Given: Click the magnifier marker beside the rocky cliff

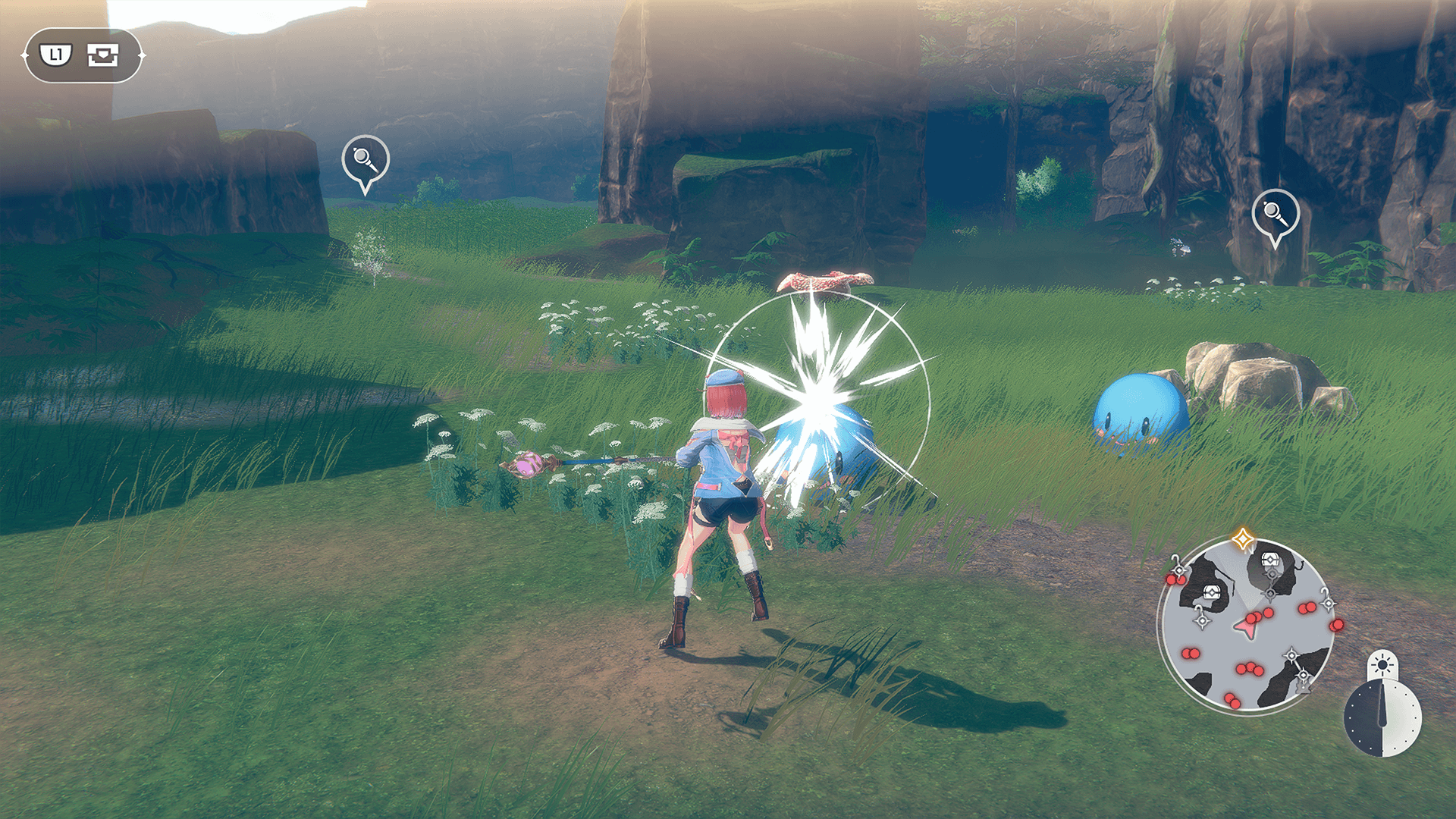Looking at the screenshot, I should (x=1275, y=215).
